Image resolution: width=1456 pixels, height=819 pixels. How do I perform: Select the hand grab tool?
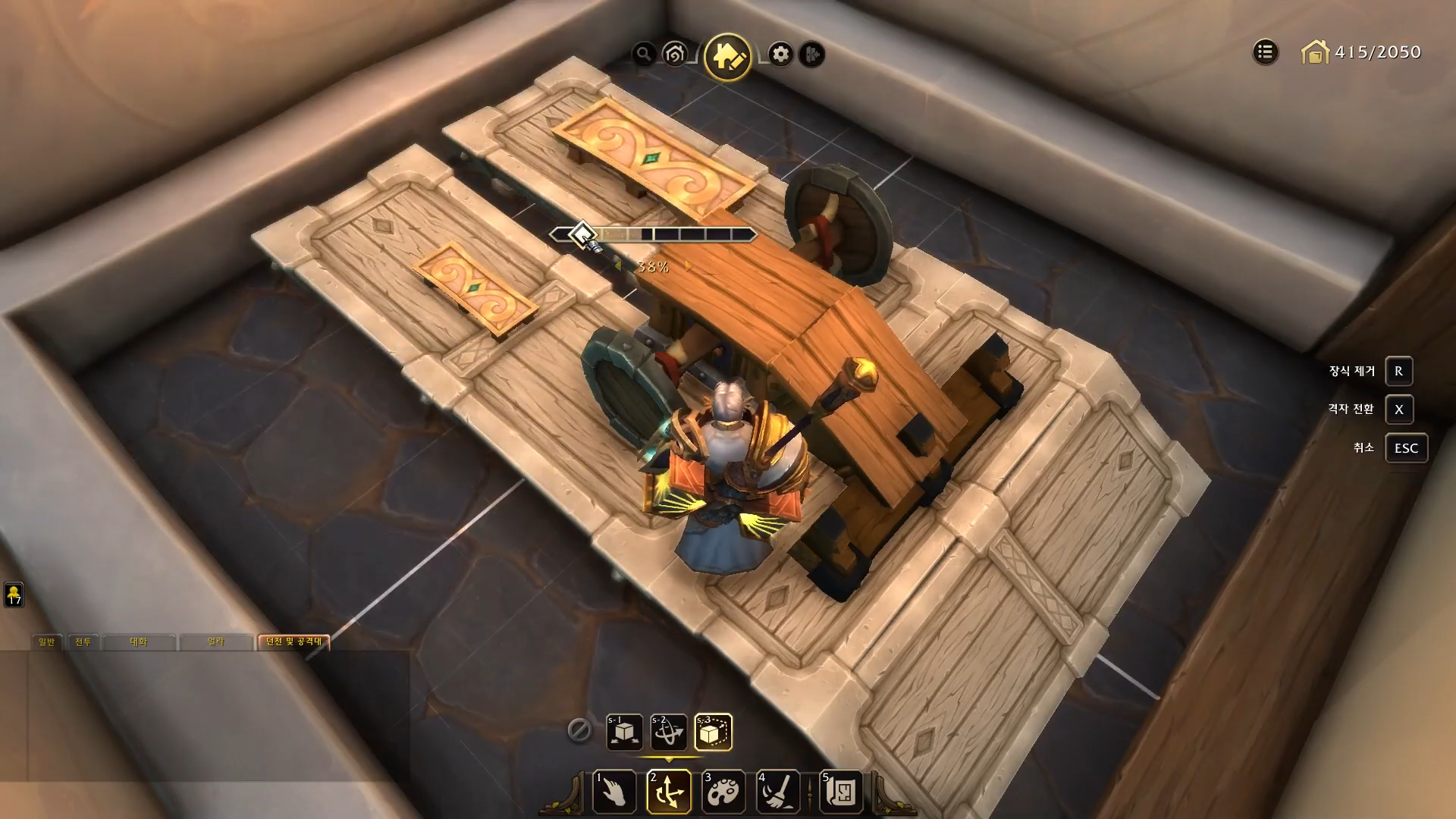(614, 792)
